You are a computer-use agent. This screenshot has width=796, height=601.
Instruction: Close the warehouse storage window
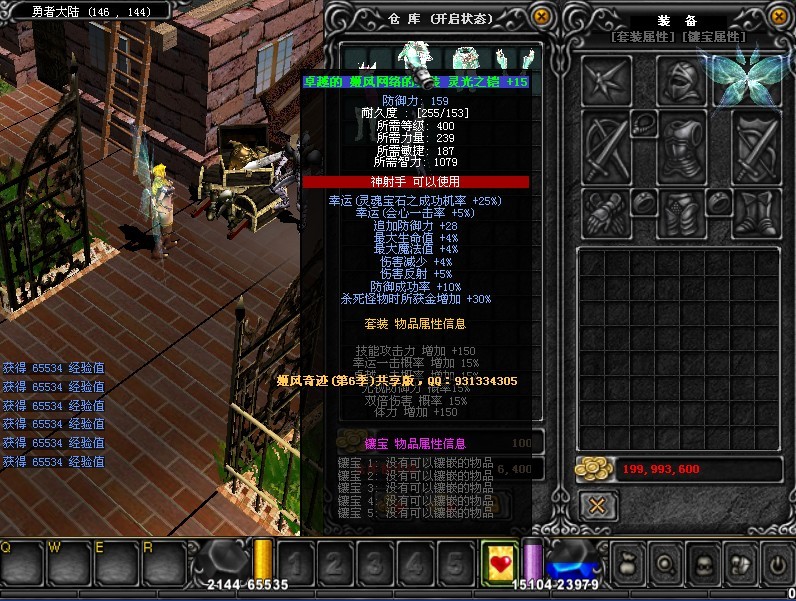(541, 18)
